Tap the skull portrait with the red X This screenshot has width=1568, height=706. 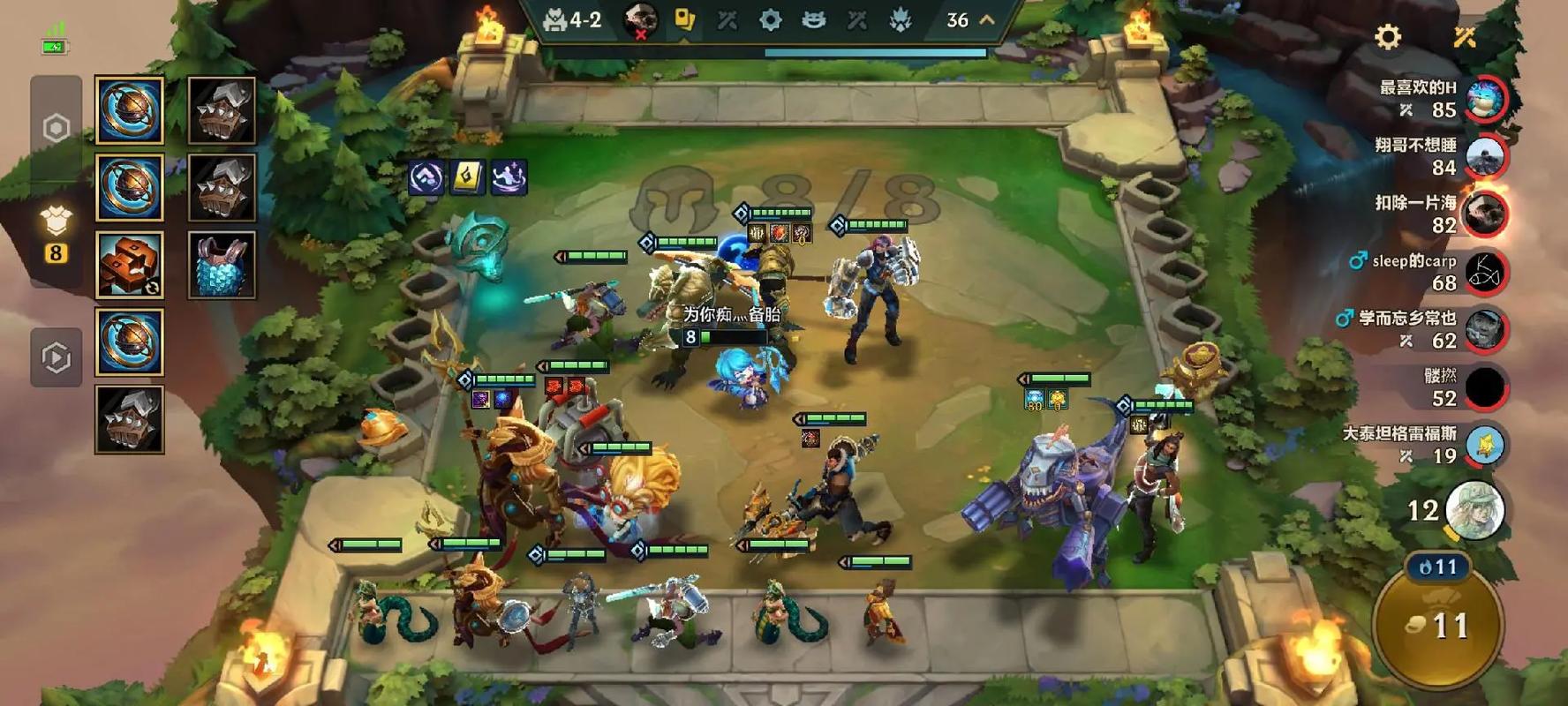click(x=640, y=19)
